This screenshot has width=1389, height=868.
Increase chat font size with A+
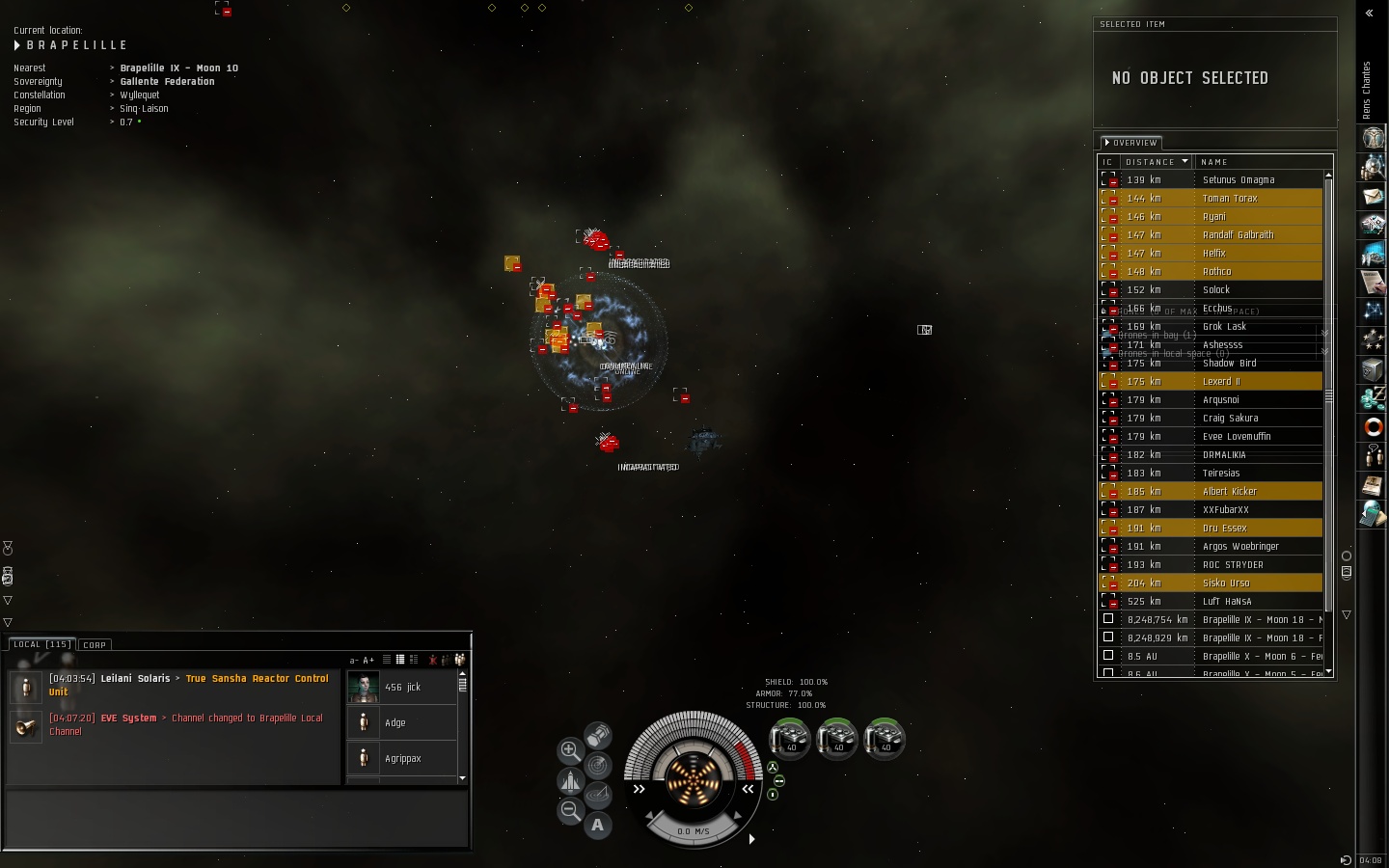point(368,661)
